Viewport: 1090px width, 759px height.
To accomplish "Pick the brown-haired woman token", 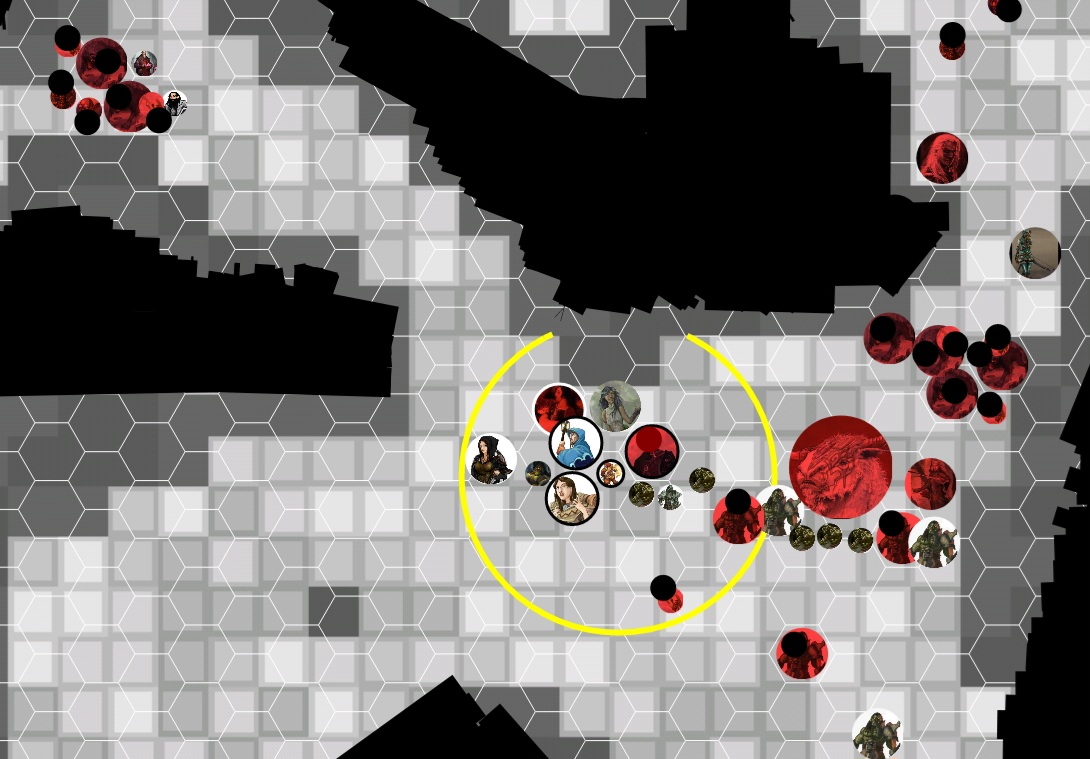I will pyautogui.click(x=572, y=498).
